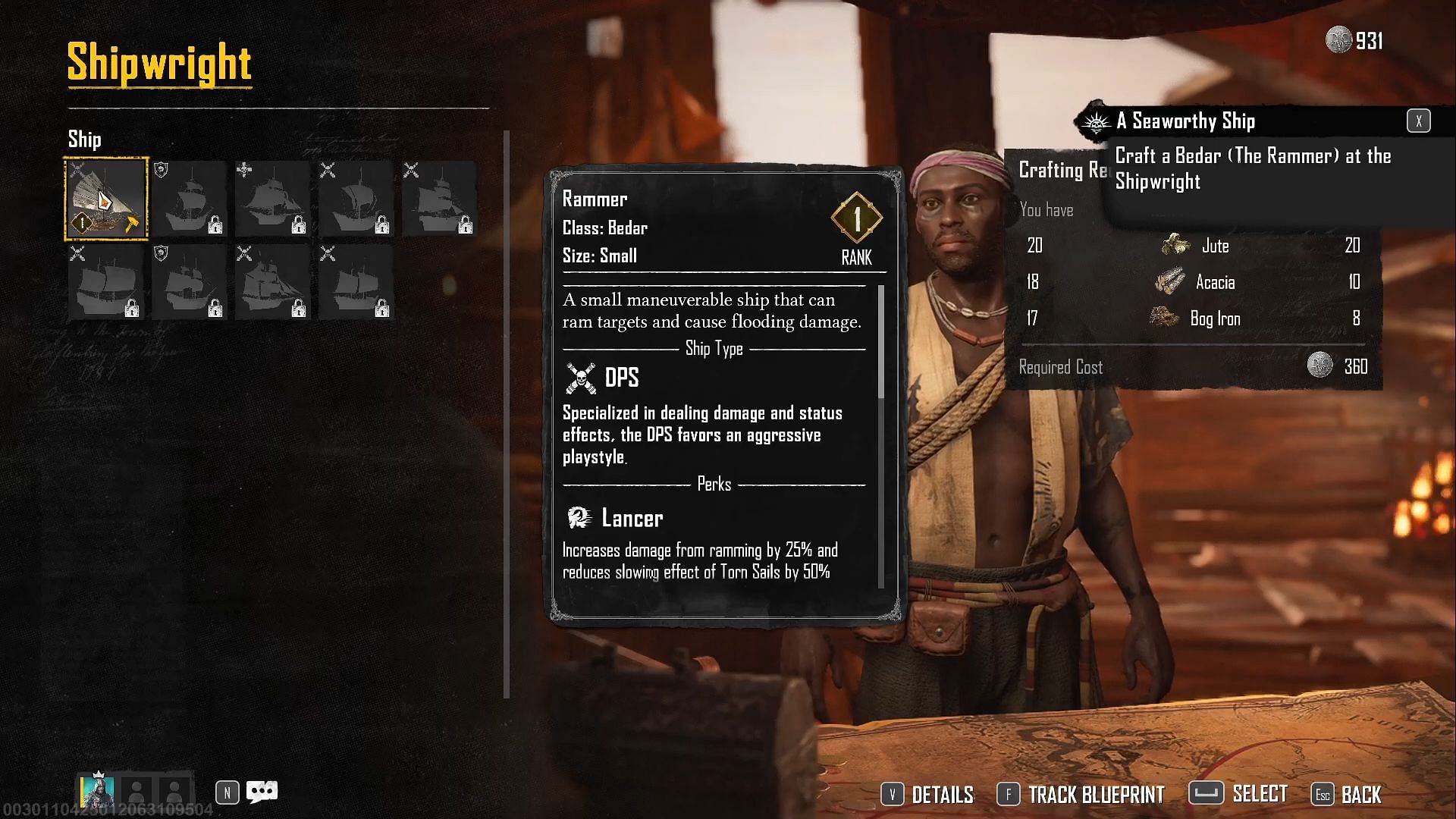1456x819 pixels.
Task: Click the ship info panel scrollbar
Action: (x=880, y=343)
